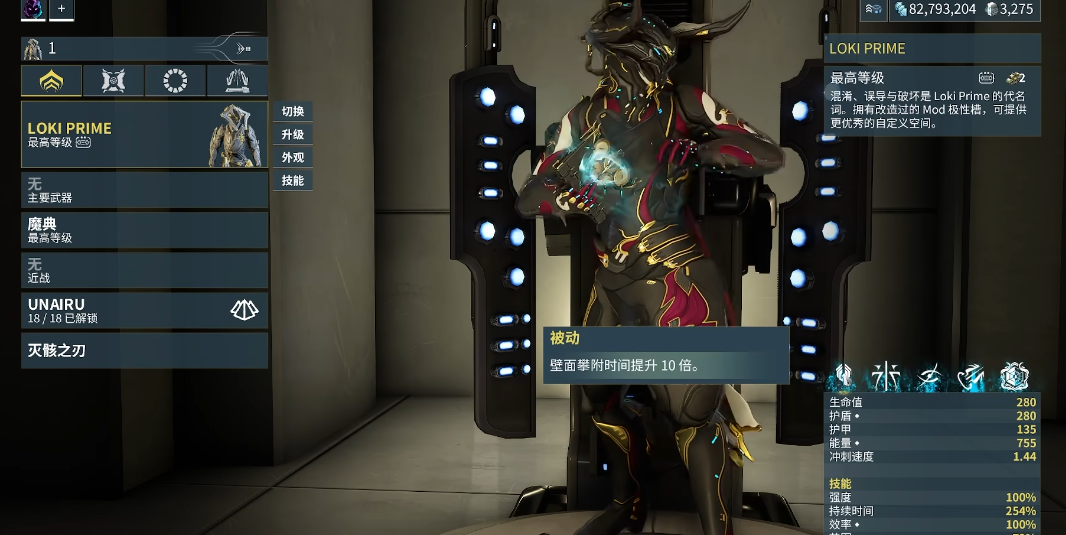
Task: Switch to the ring-icon arsenal tab
Action: (175, 81)
